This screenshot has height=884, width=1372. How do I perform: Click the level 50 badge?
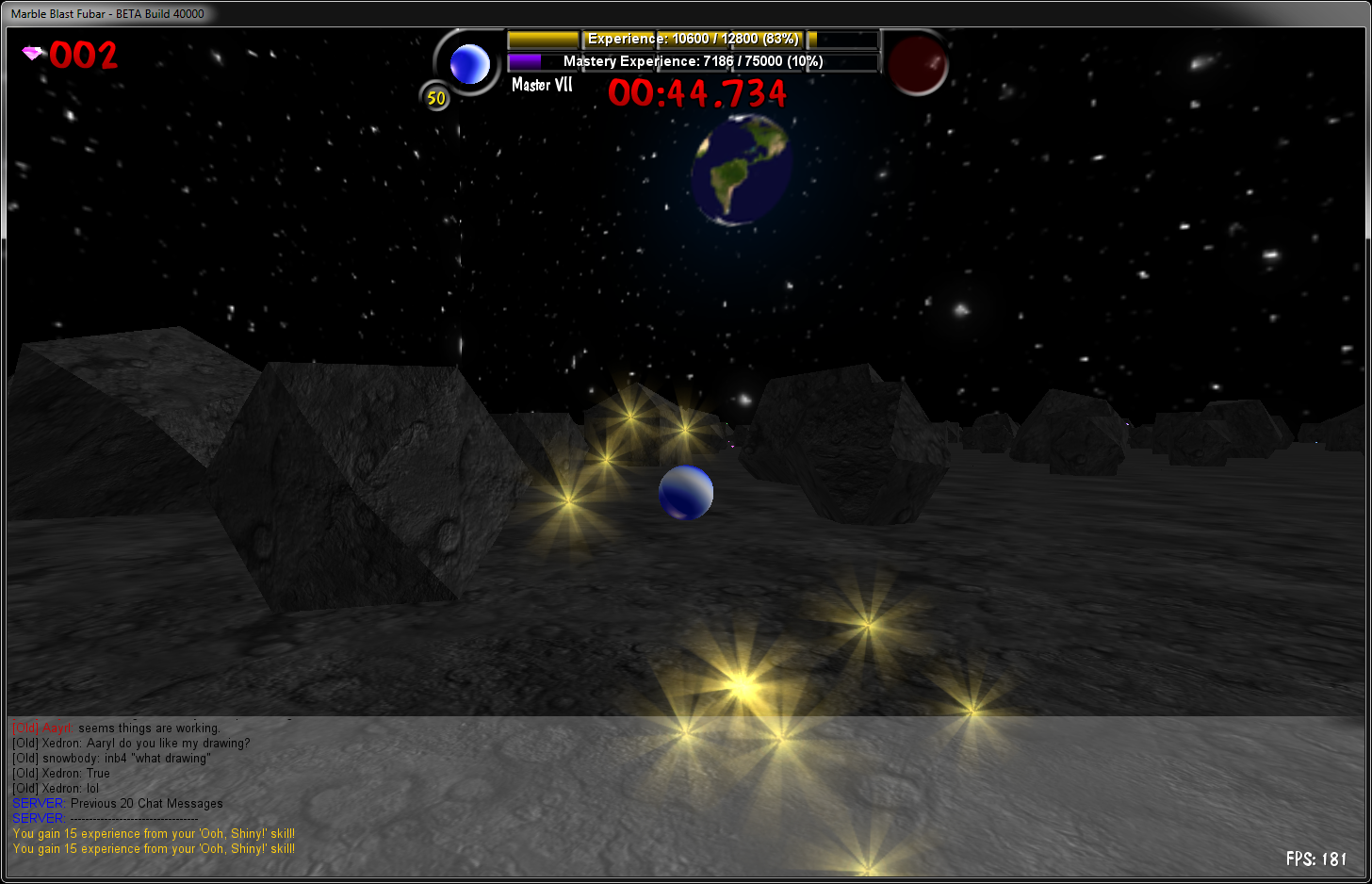[435, 97]
